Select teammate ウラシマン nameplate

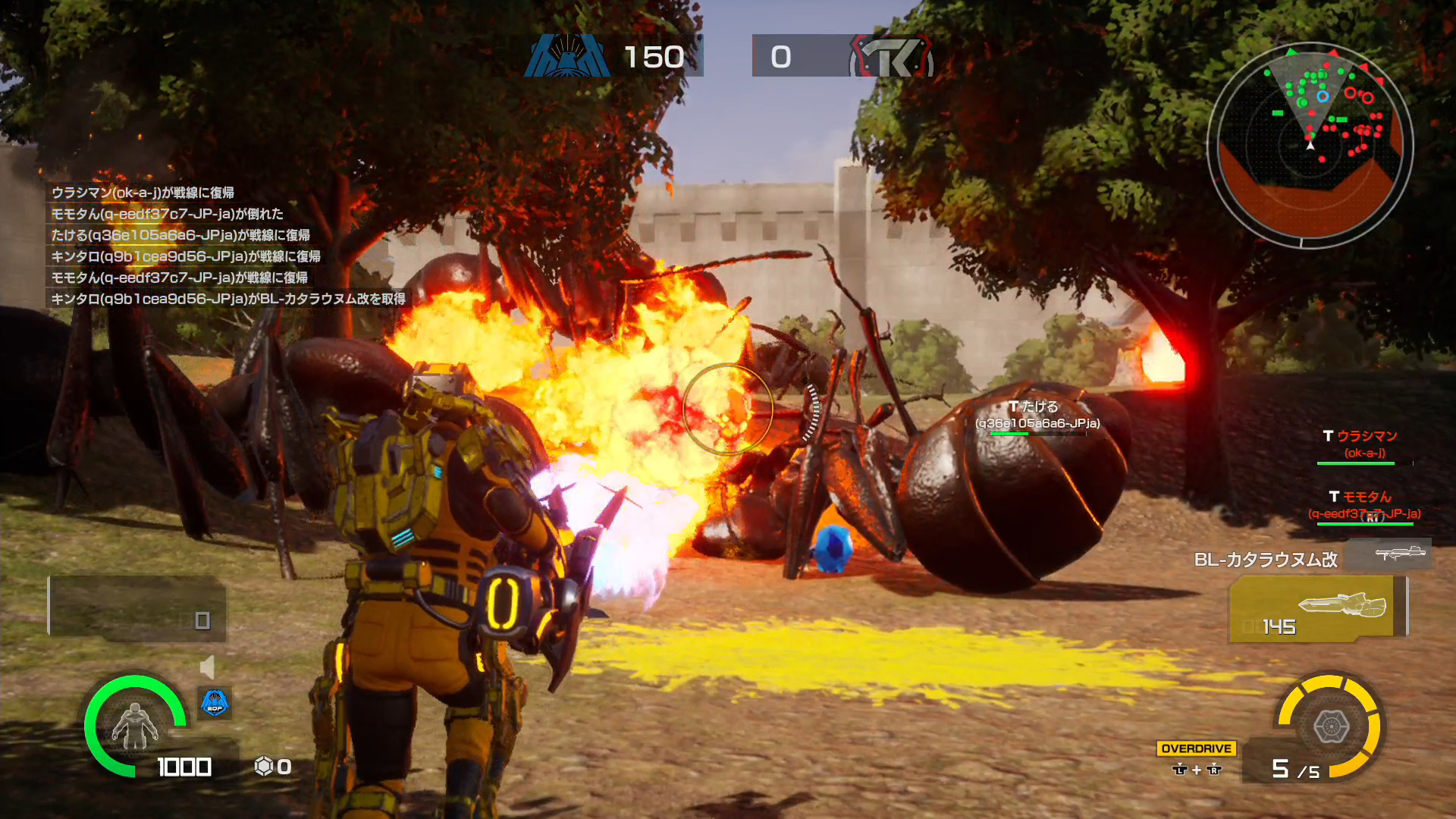pyautogui.click(x=1365, y=444)
